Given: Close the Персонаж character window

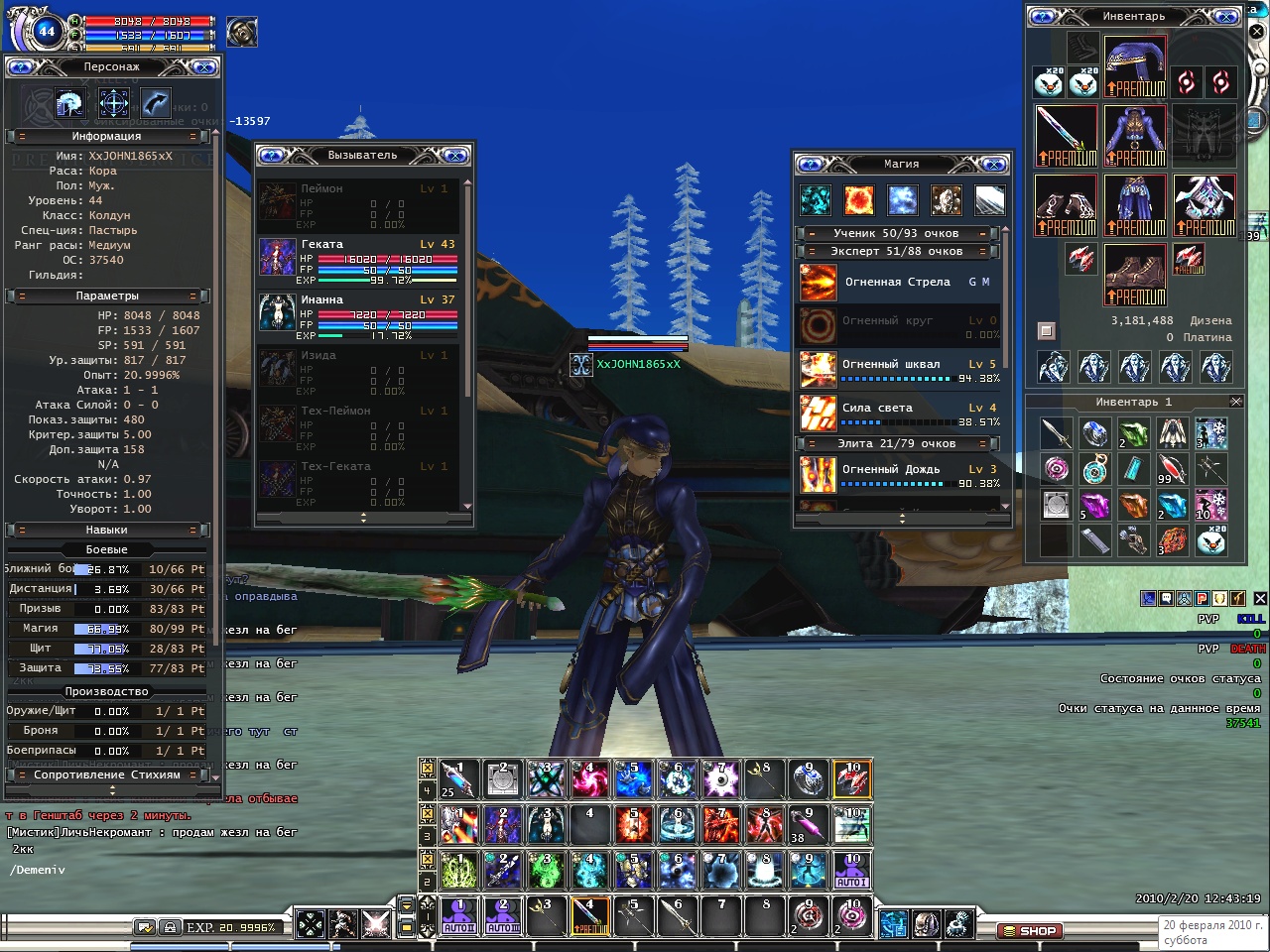Looking at the screenshot, I should pos(204,67).
